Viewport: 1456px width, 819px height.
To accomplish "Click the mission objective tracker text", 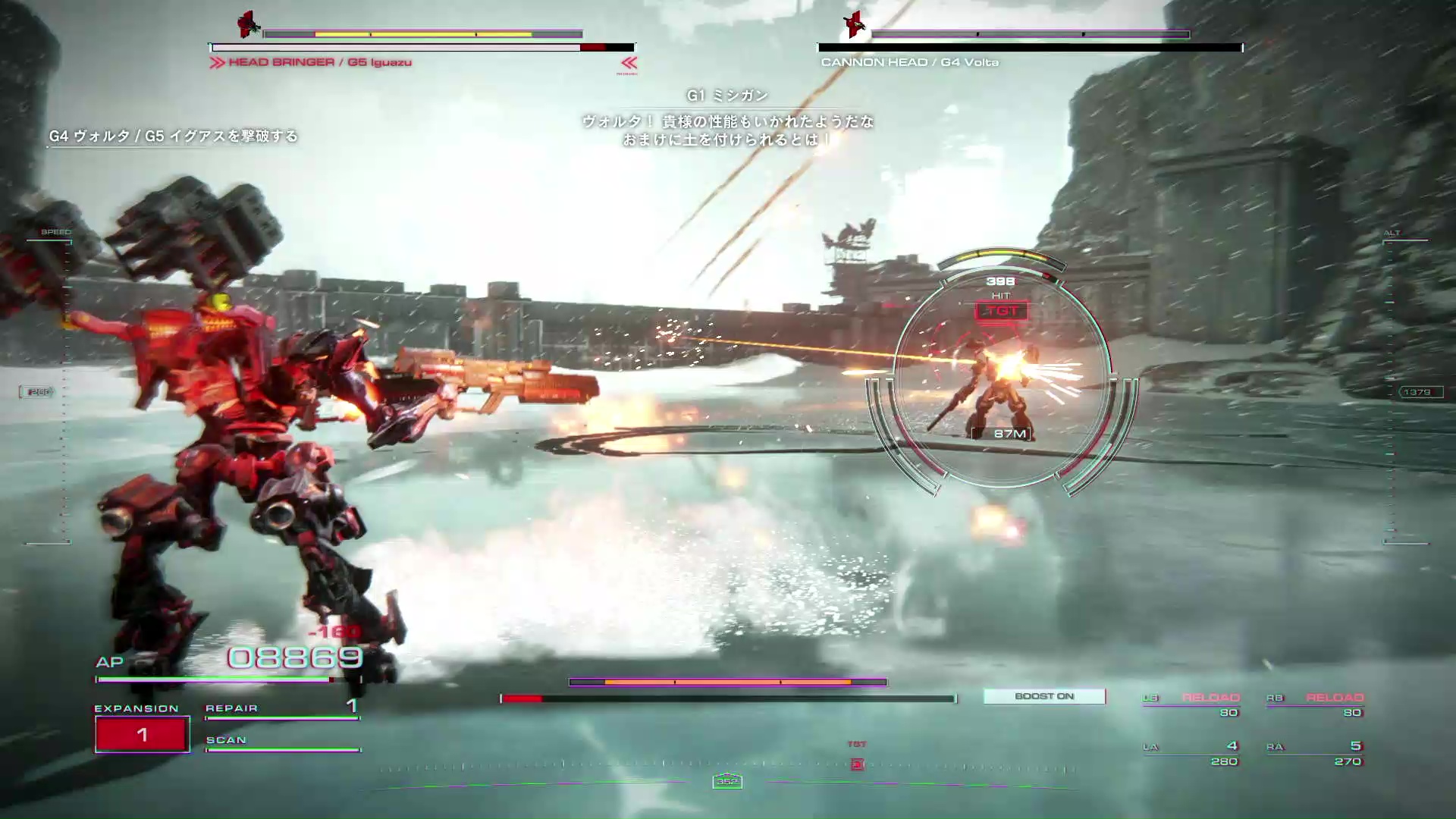I will [x=173, y=136].
